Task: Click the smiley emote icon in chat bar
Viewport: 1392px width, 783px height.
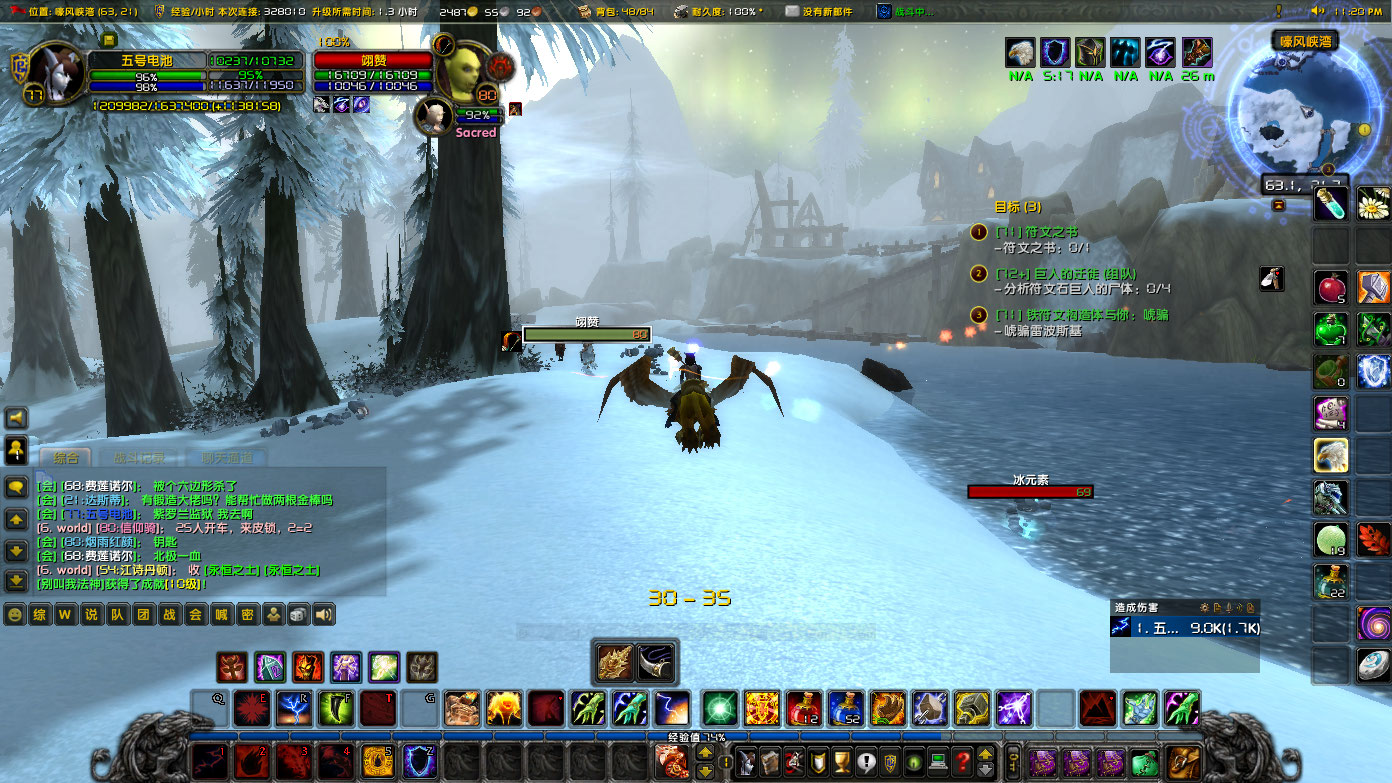Action: 15,614
